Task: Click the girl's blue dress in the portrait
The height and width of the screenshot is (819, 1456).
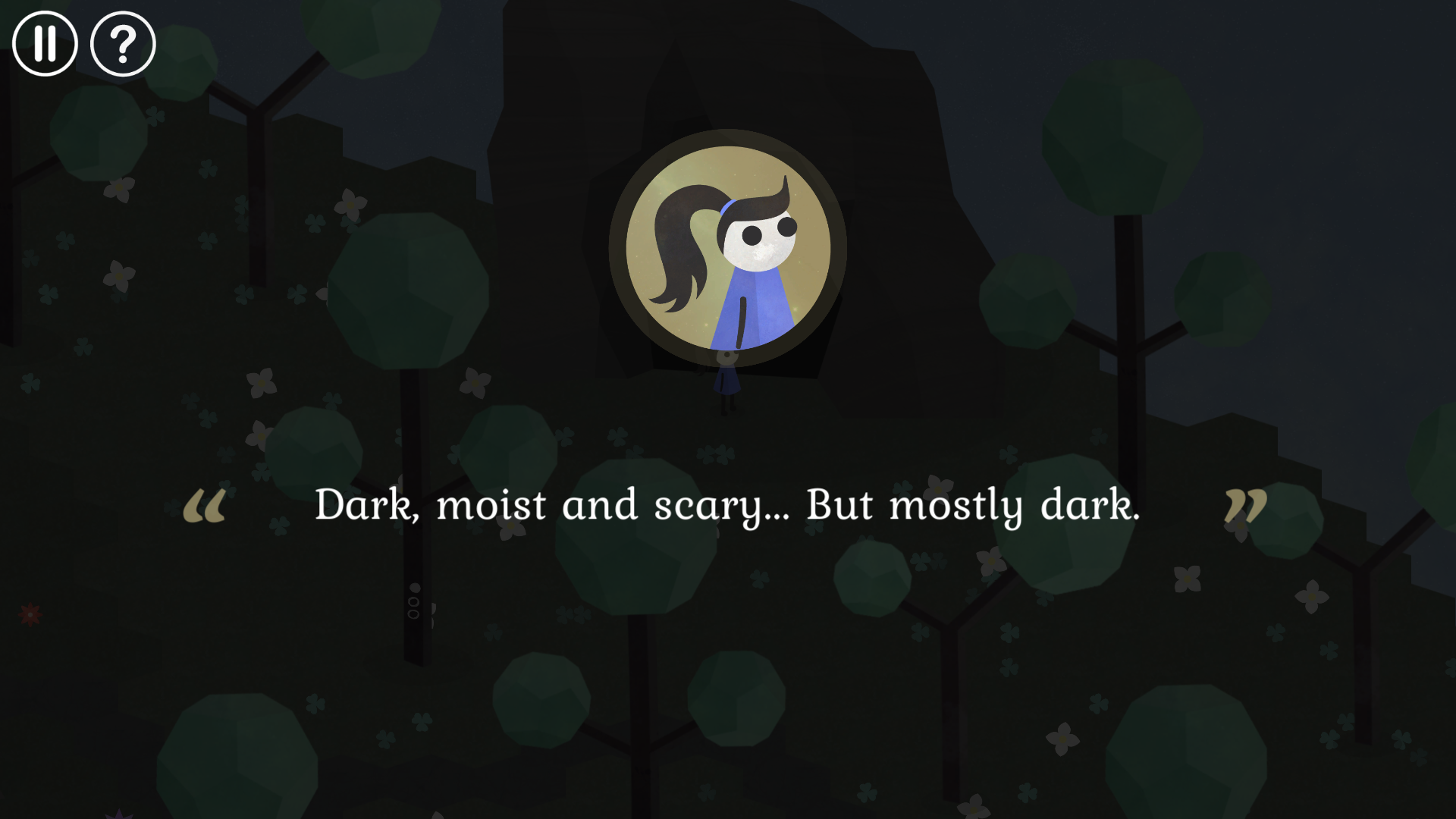Action: pyautogui.click(x=751, y=311)
